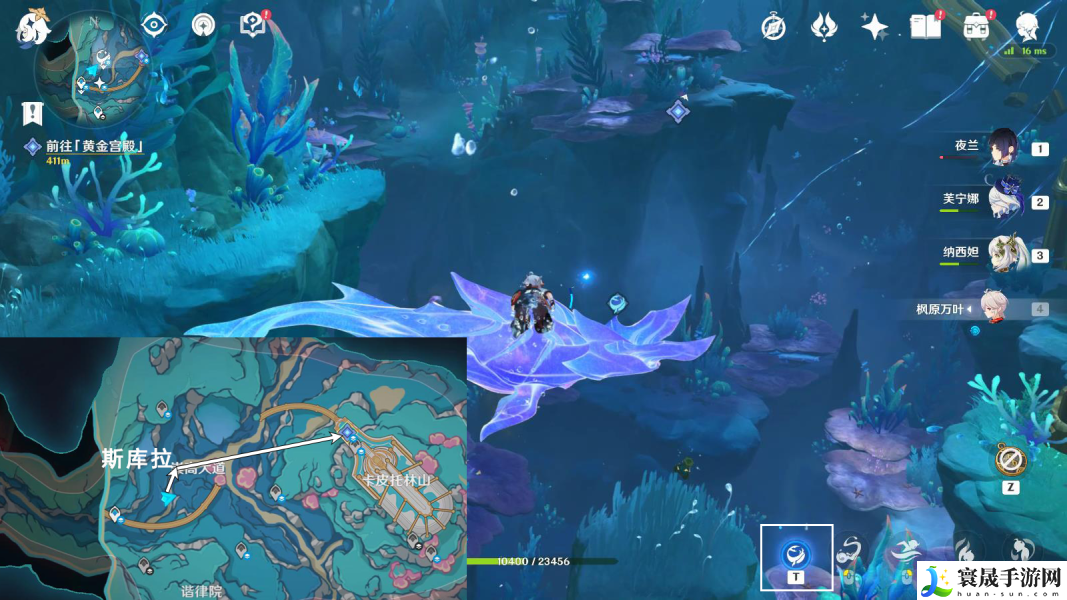This screenshot has height=600, width=1067.
Task: Switch to party member 夜兰
Action: [1002, 148]
